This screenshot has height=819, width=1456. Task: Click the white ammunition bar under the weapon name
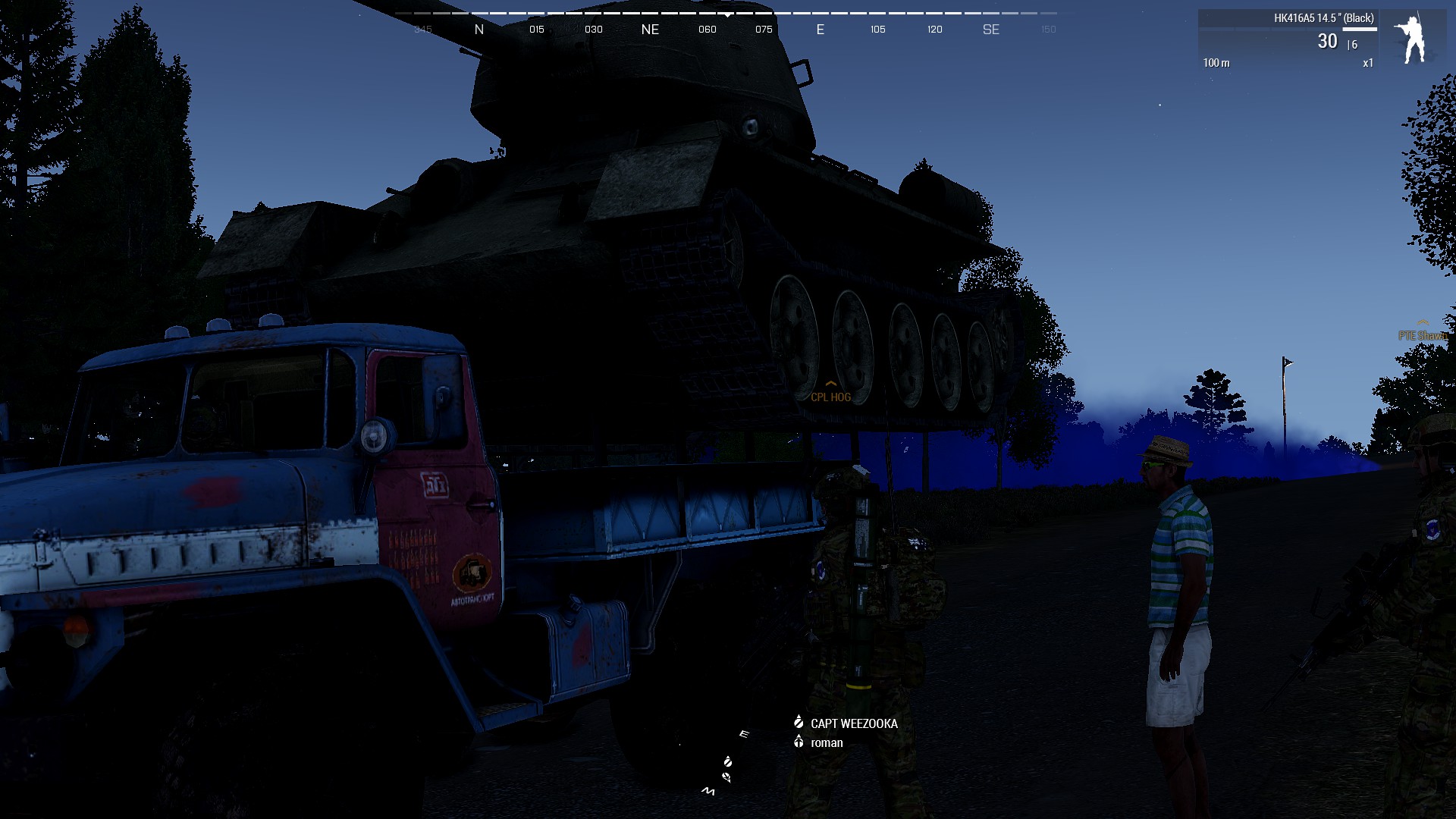click(x=1360, y=29)
